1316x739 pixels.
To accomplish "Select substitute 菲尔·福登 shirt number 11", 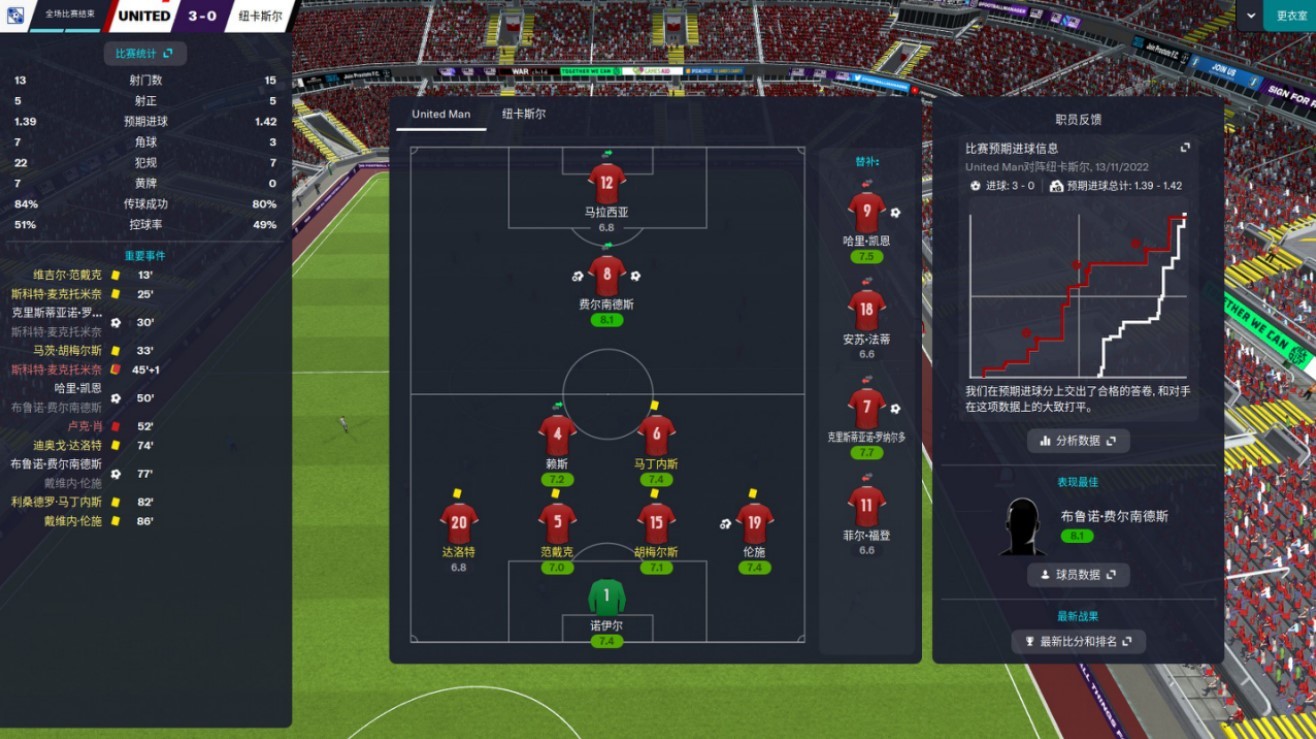I will pyautogui.click(x=866, y=507).
